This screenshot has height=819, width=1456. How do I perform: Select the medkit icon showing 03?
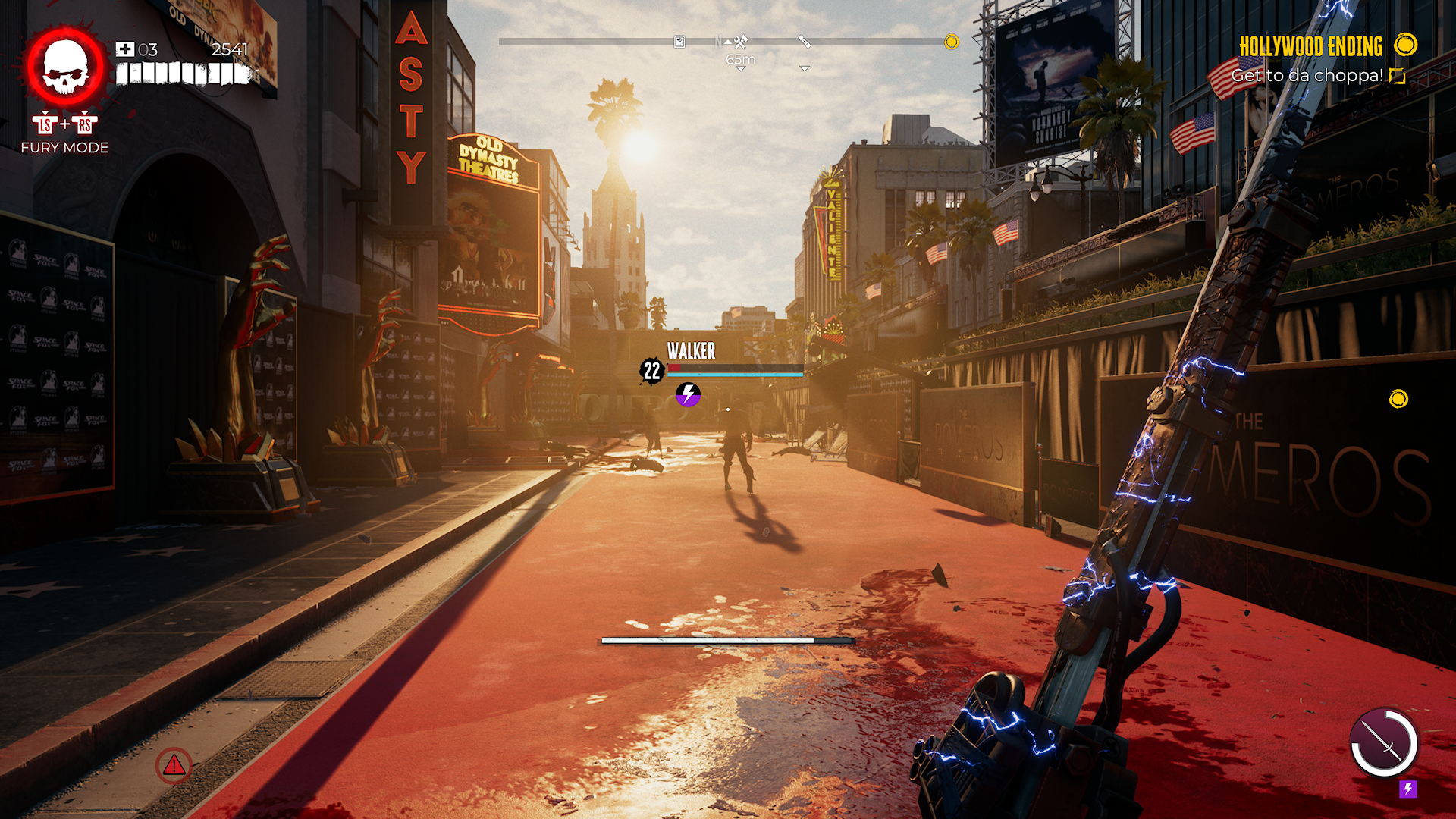coord(124,50)
